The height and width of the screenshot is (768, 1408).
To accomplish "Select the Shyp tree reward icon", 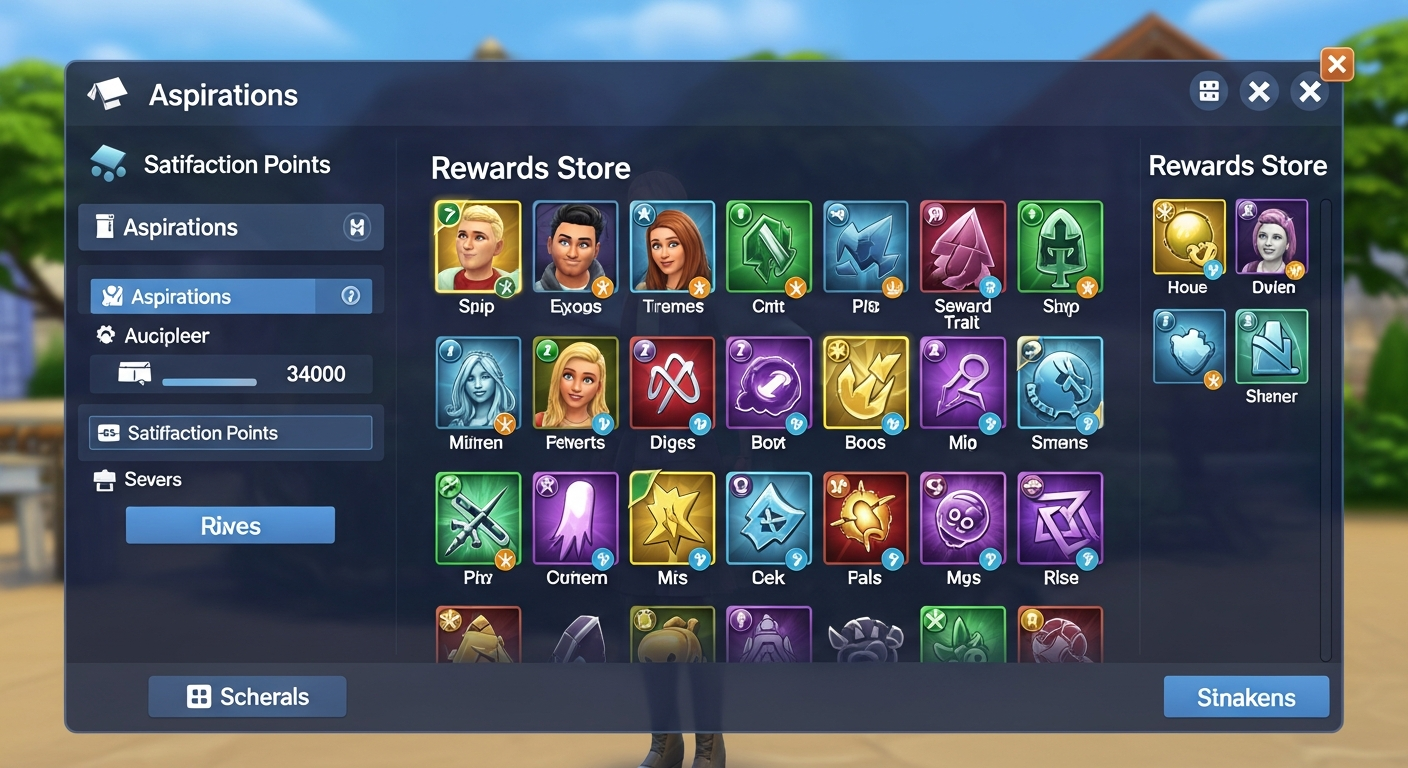I will 1059,249.
